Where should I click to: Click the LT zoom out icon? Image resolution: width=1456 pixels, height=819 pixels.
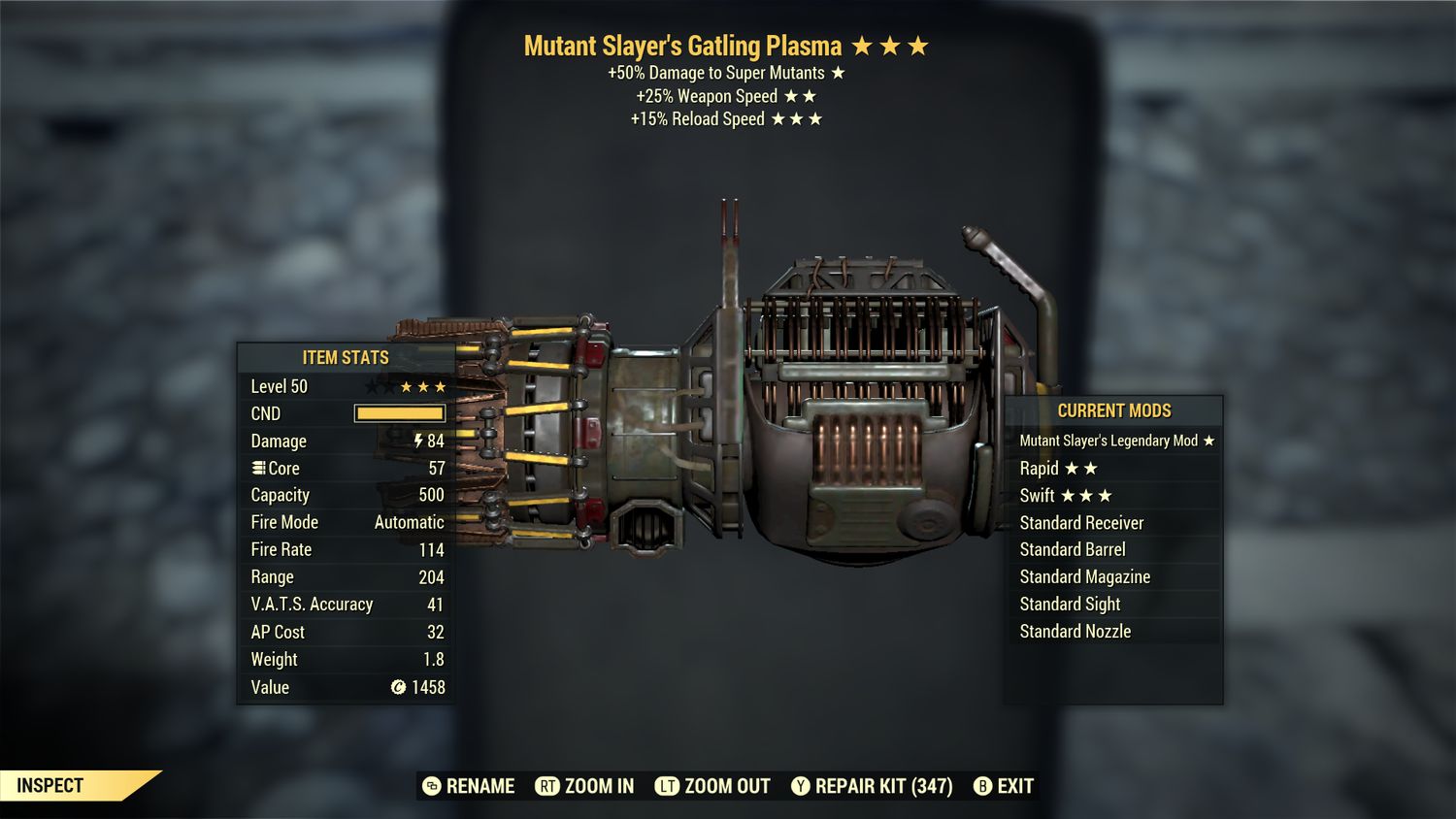click(669, 786)
